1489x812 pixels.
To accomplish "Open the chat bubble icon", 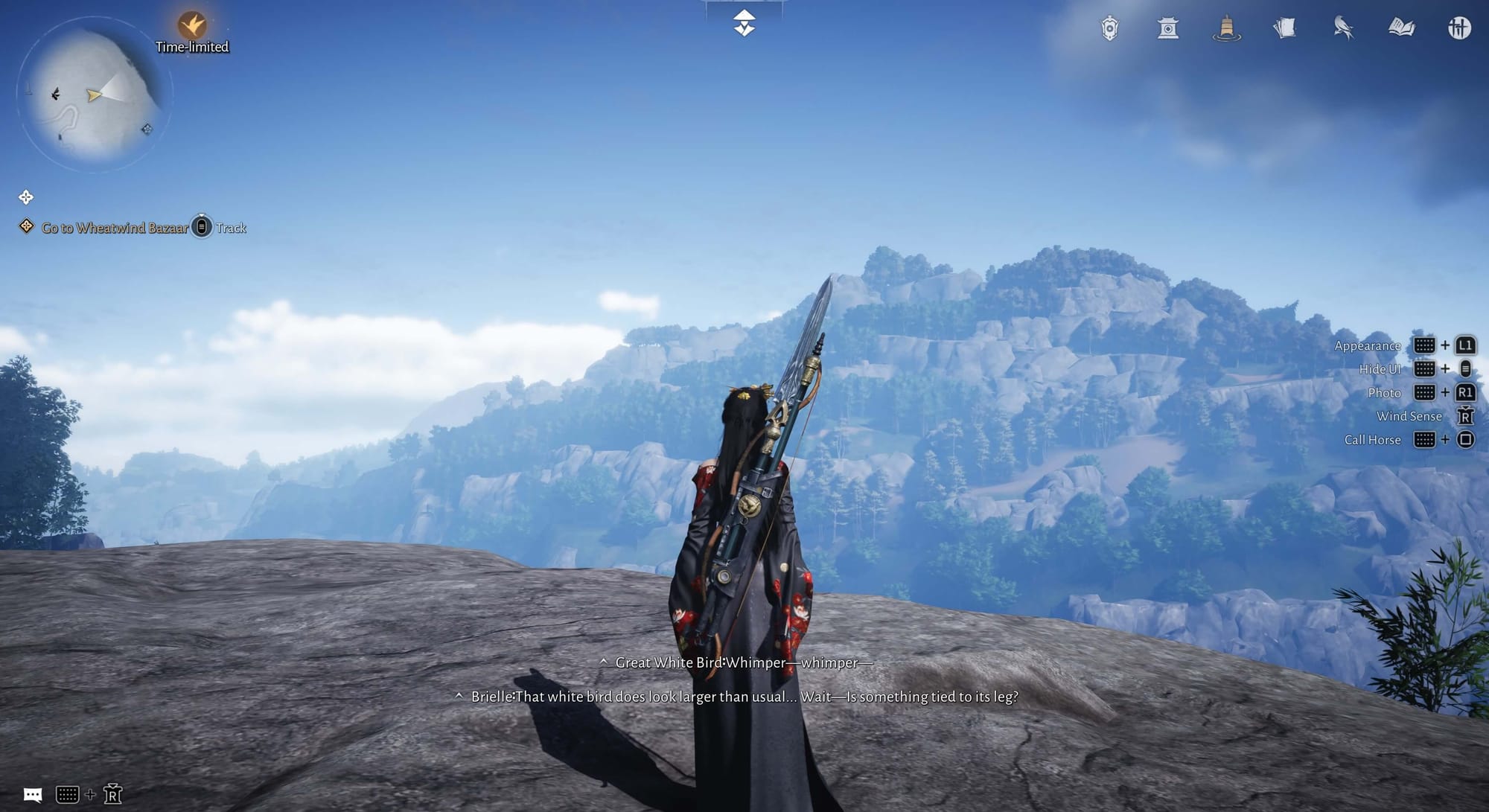I will tap(33, 795).
